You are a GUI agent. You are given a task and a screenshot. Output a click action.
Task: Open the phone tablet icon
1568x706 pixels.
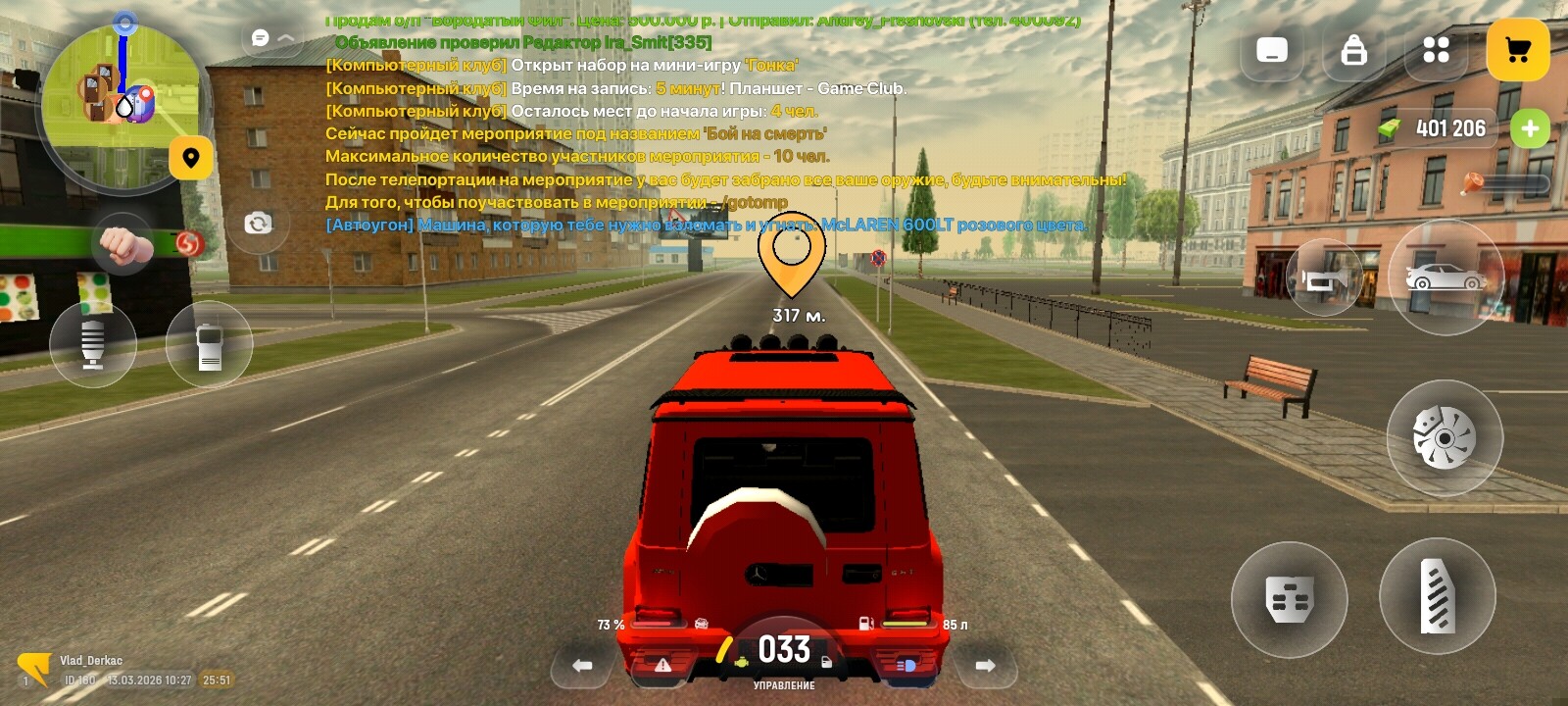point(1272,50)
